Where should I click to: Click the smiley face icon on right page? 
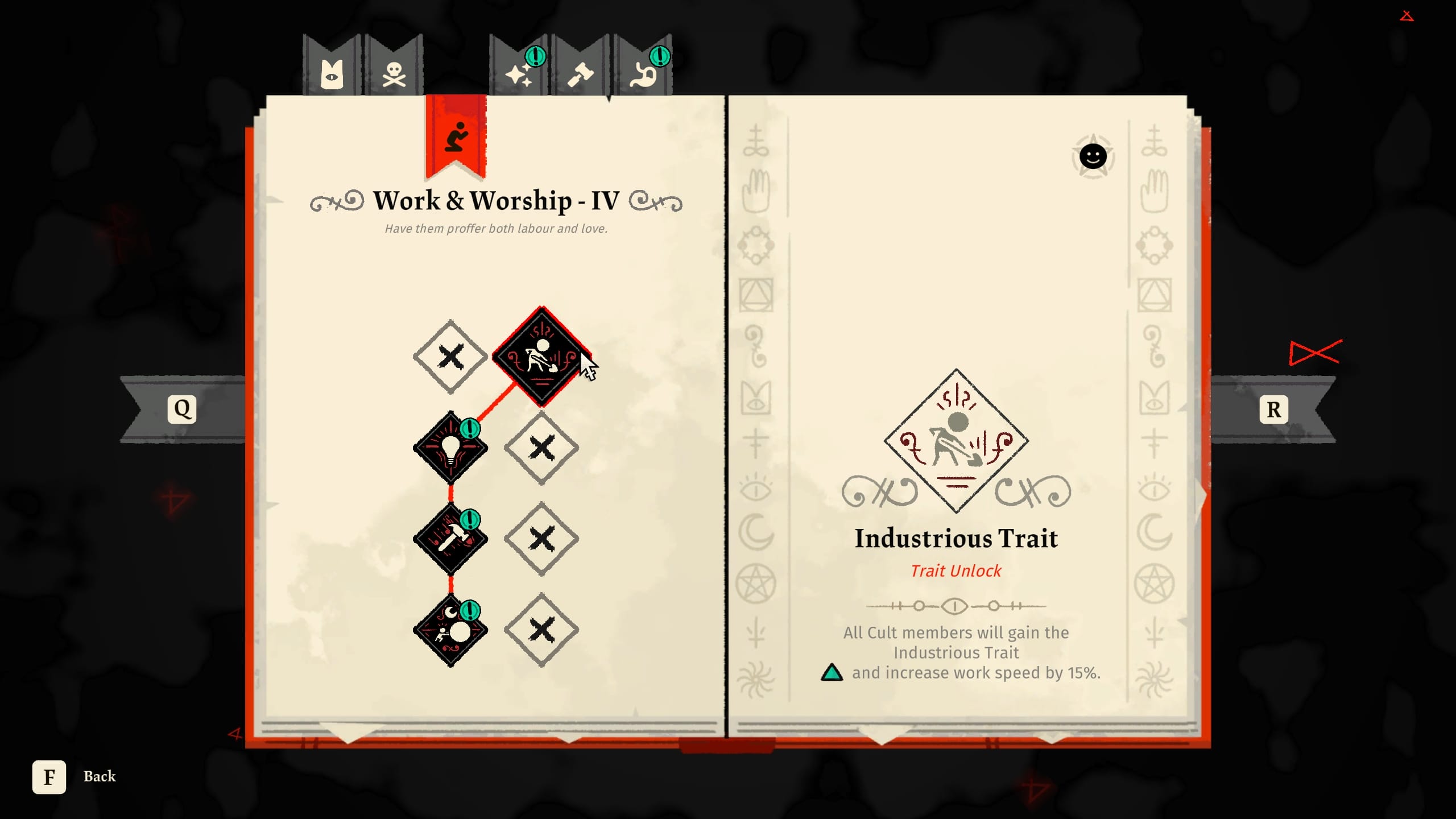point(1093,156)
